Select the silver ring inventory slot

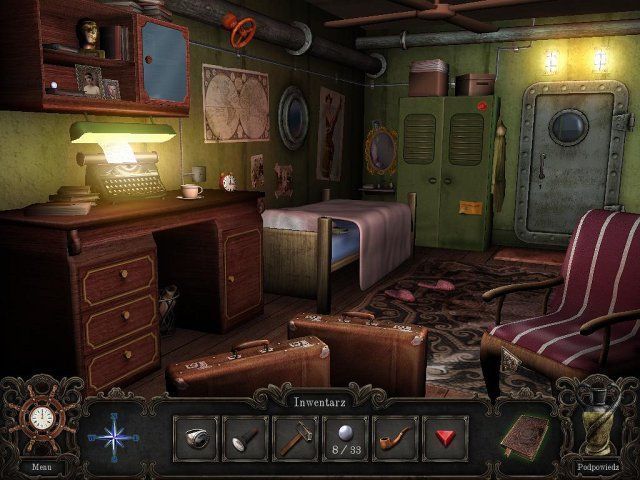[x=195, y=438]
